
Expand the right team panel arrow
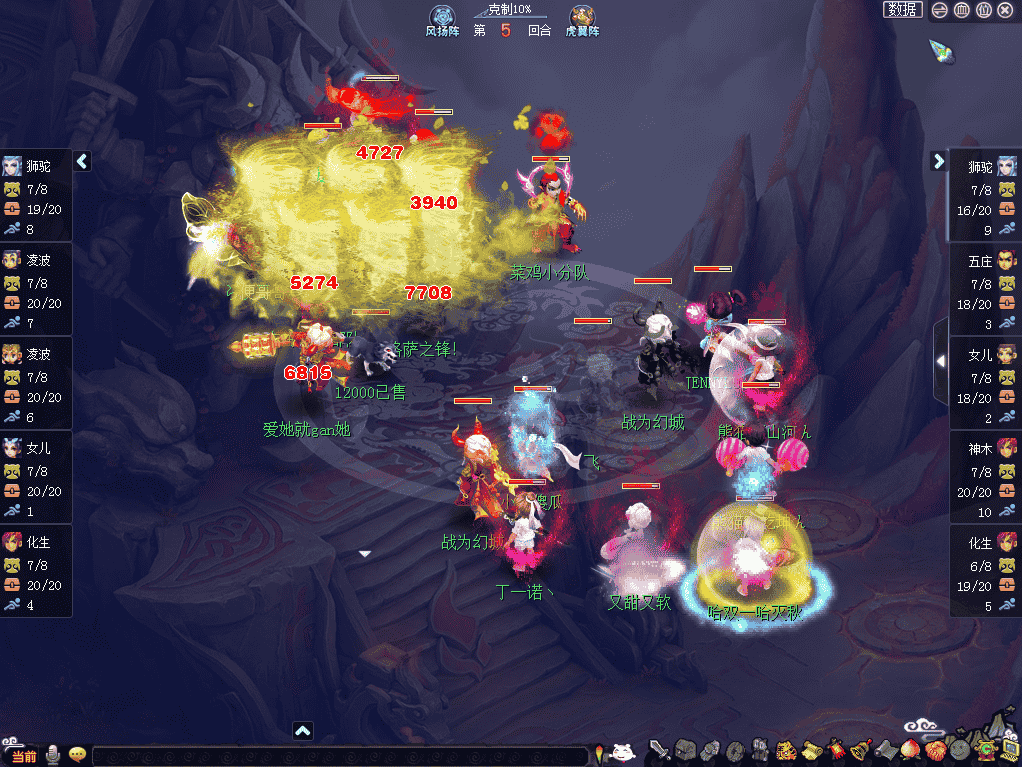(938, 160)
